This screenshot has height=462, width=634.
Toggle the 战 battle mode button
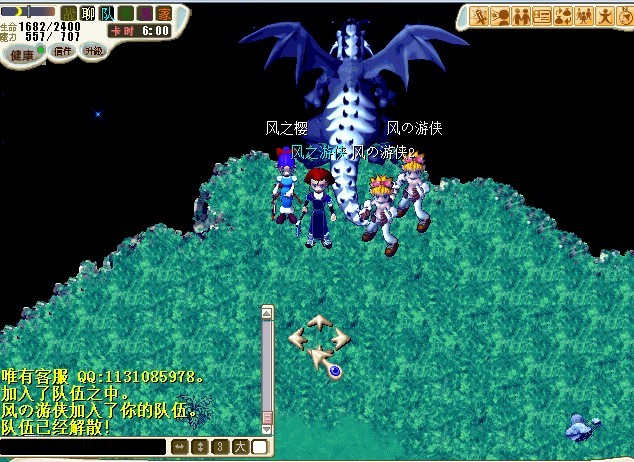[x=69, y=14]
